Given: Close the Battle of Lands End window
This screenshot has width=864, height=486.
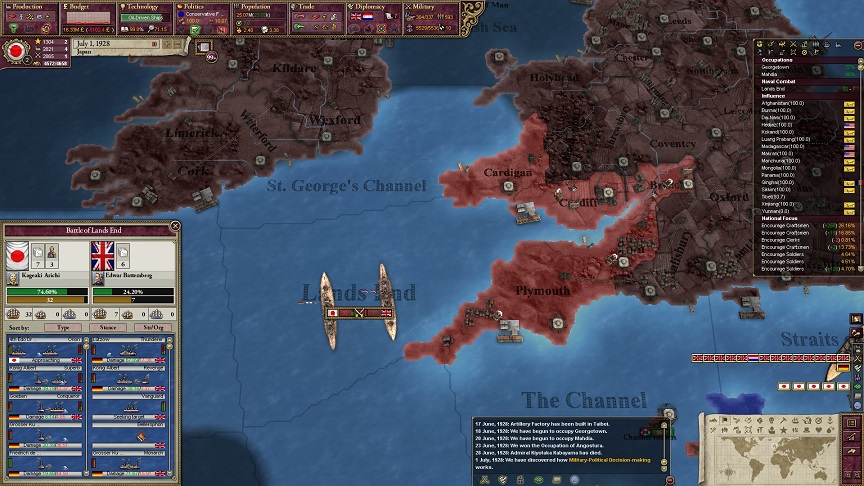Looking at the screenshot, I should click(176, 226).
